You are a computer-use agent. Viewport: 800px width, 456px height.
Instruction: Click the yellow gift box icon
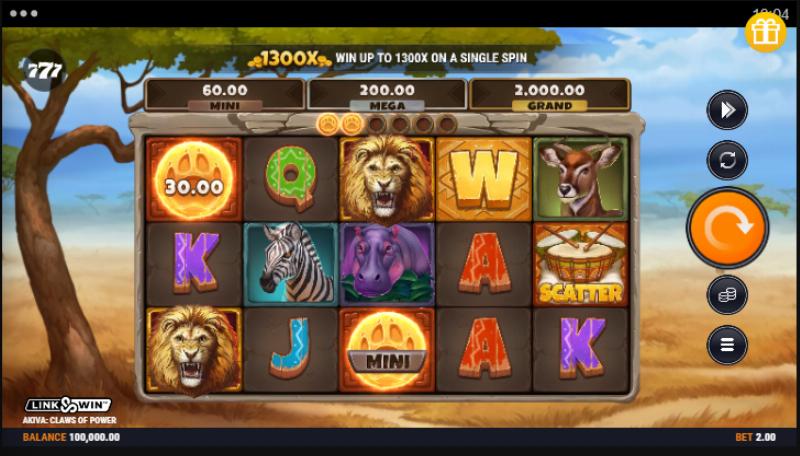[x=766, y=32]
